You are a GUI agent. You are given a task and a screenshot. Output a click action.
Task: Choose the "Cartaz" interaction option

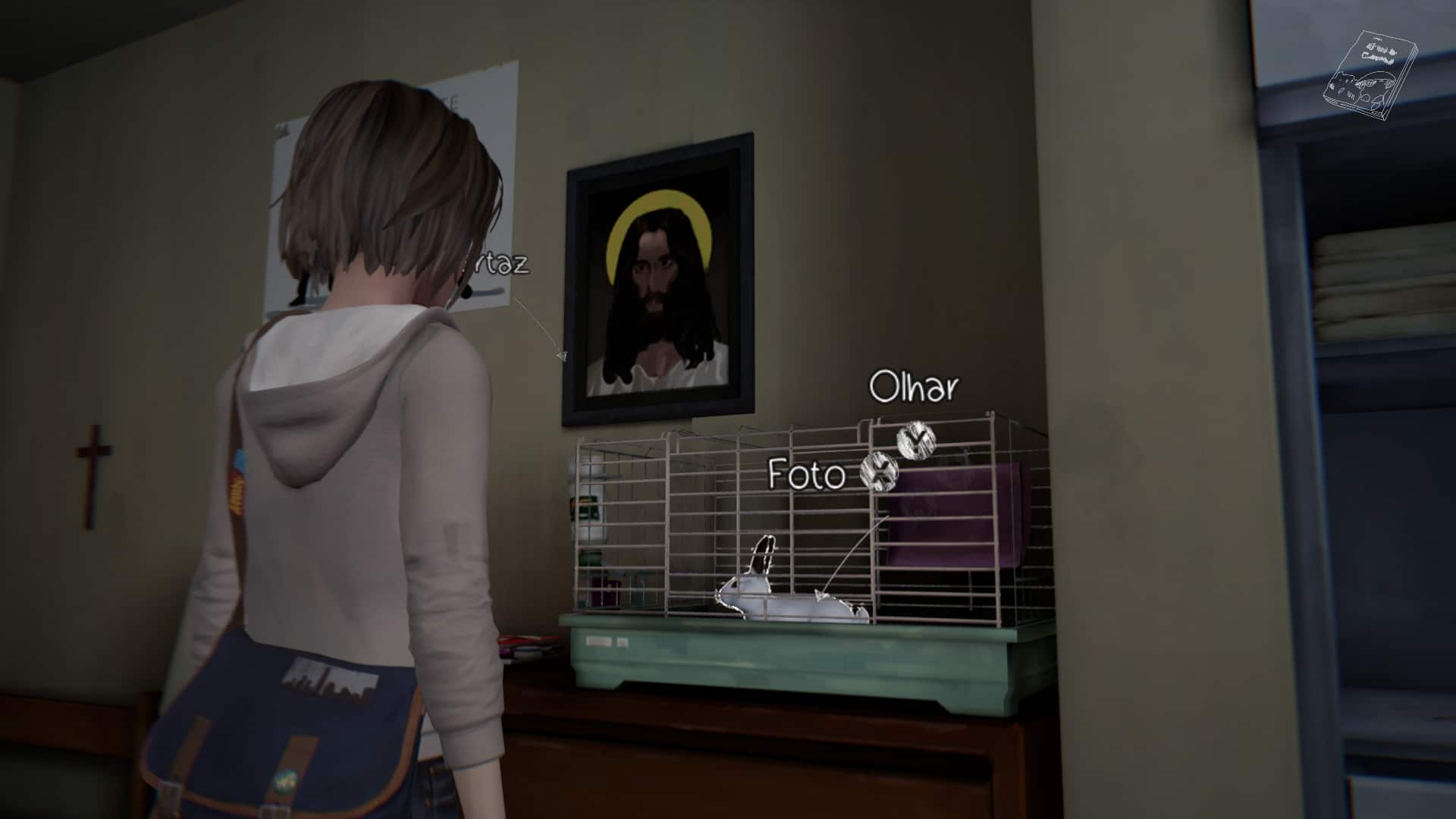point(500,264)
